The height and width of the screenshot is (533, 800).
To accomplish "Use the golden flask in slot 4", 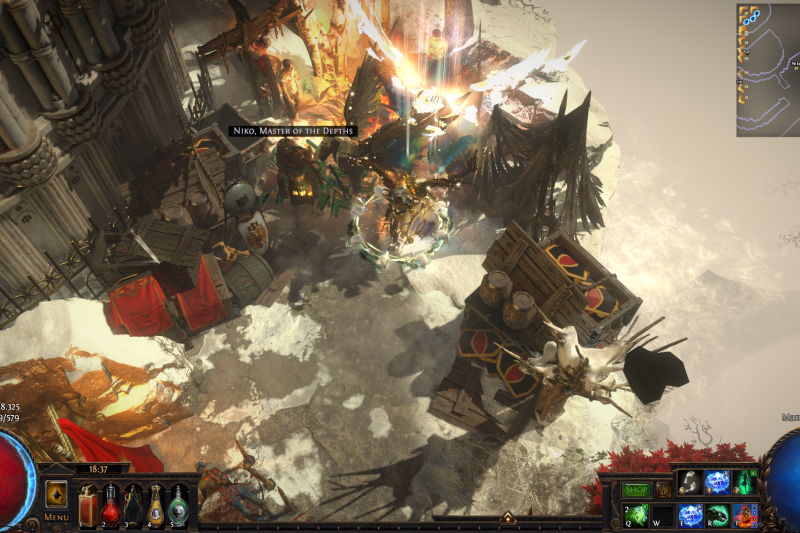I will click(x=157, y=503).
